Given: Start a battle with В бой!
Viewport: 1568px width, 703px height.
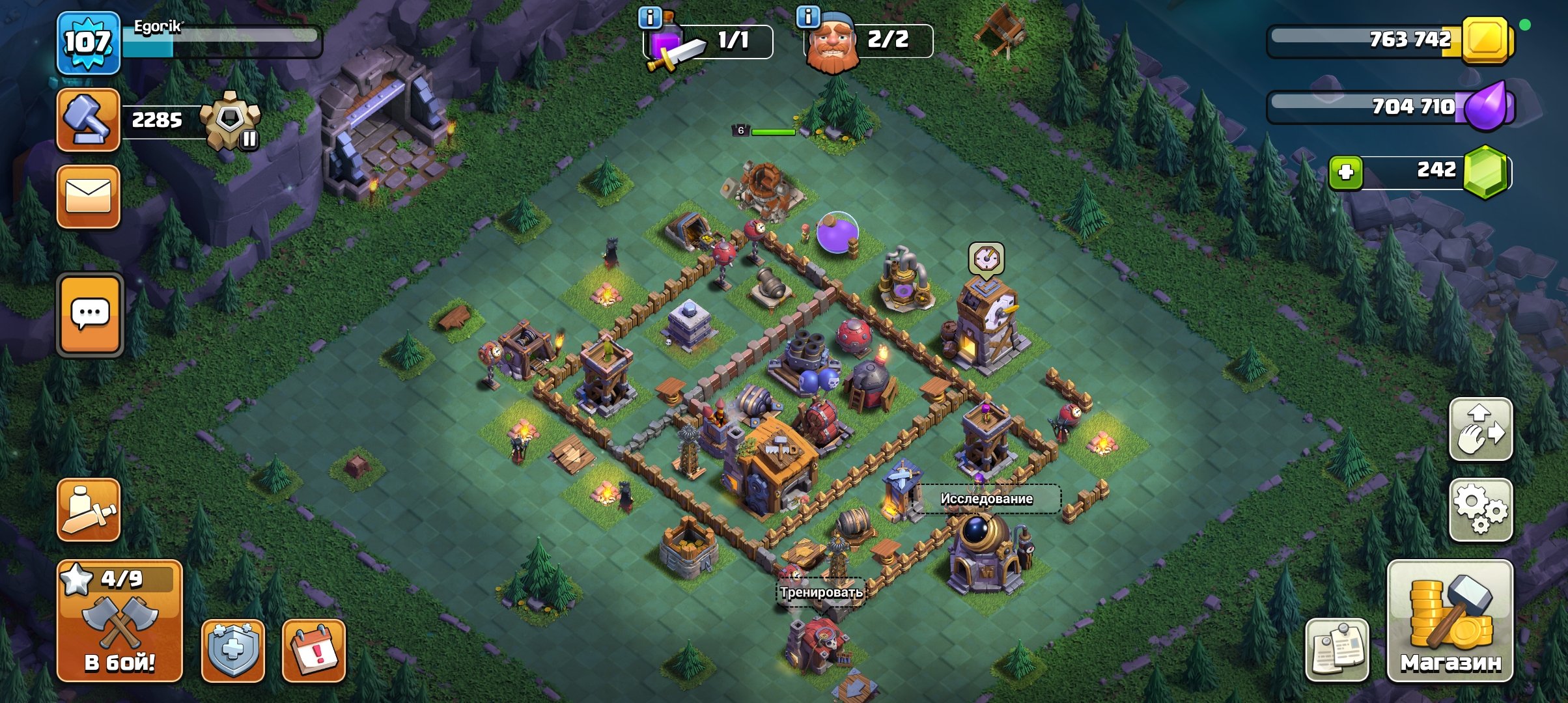Looking at the screenshot, I should coord(119,620).
